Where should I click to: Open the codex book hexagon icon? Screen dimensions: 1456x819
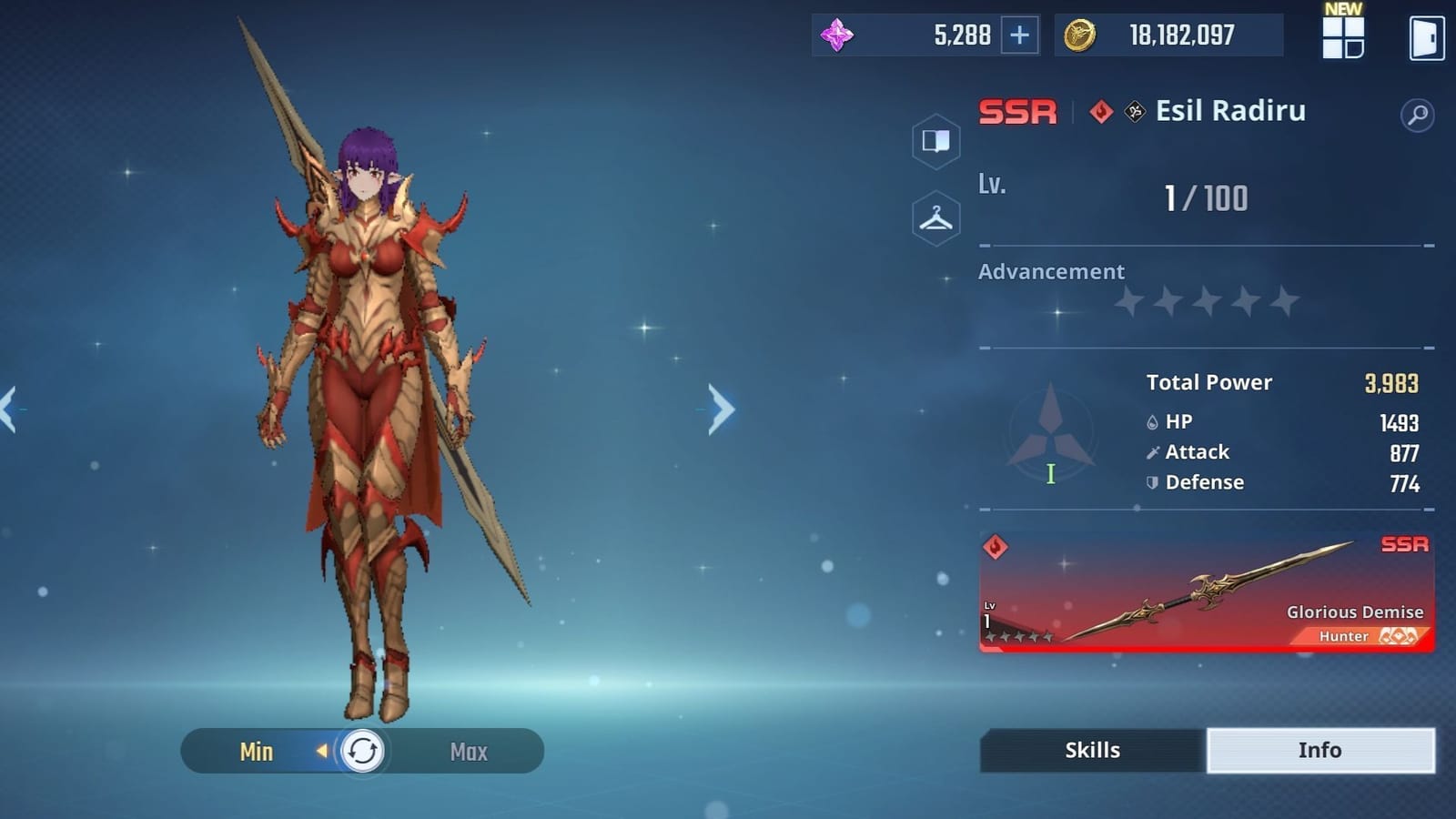(x=936, y=143)
